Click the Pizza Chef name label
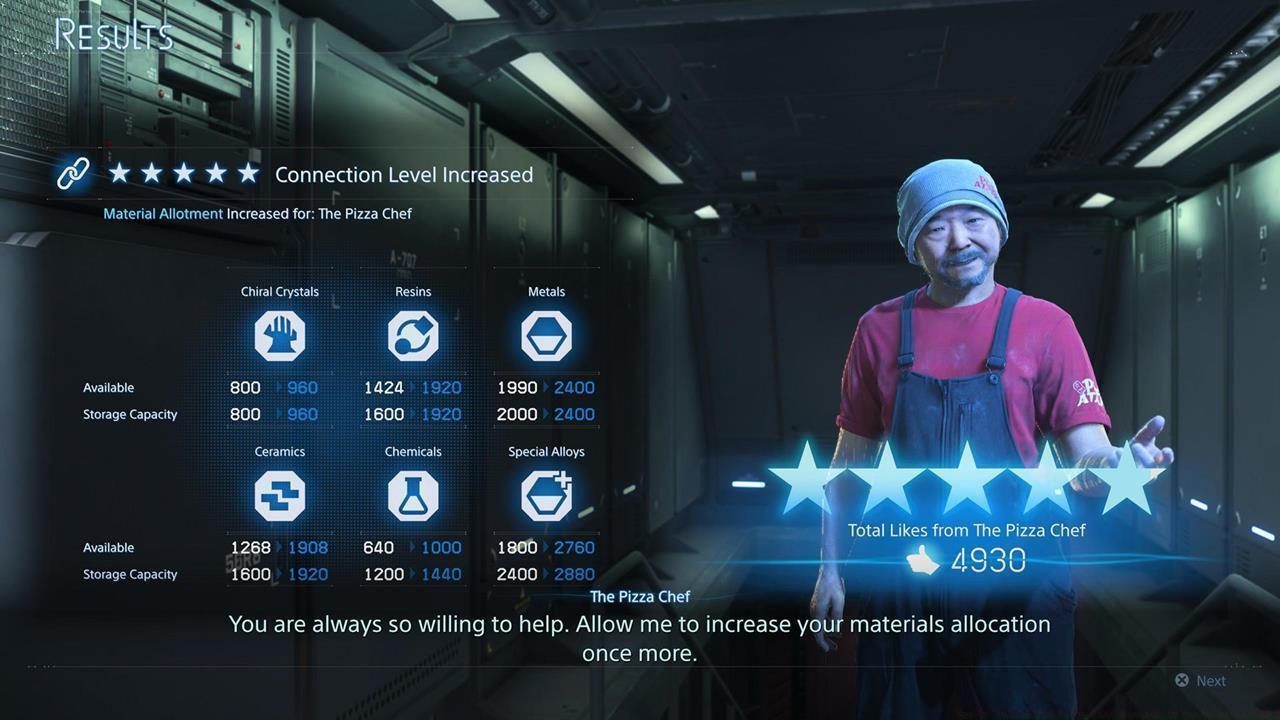This screenshot has height=720, width=1280. coord(640,596)
